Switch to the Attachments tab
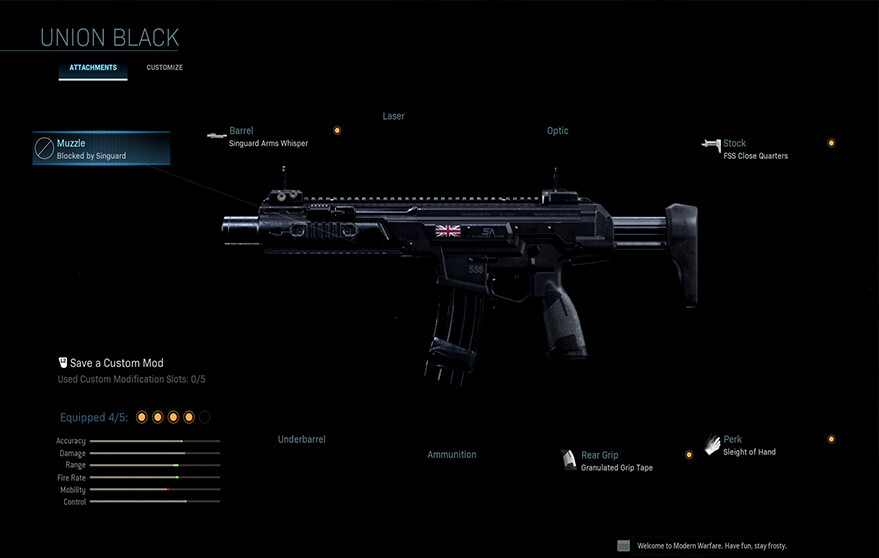 [x=93, y=68]
